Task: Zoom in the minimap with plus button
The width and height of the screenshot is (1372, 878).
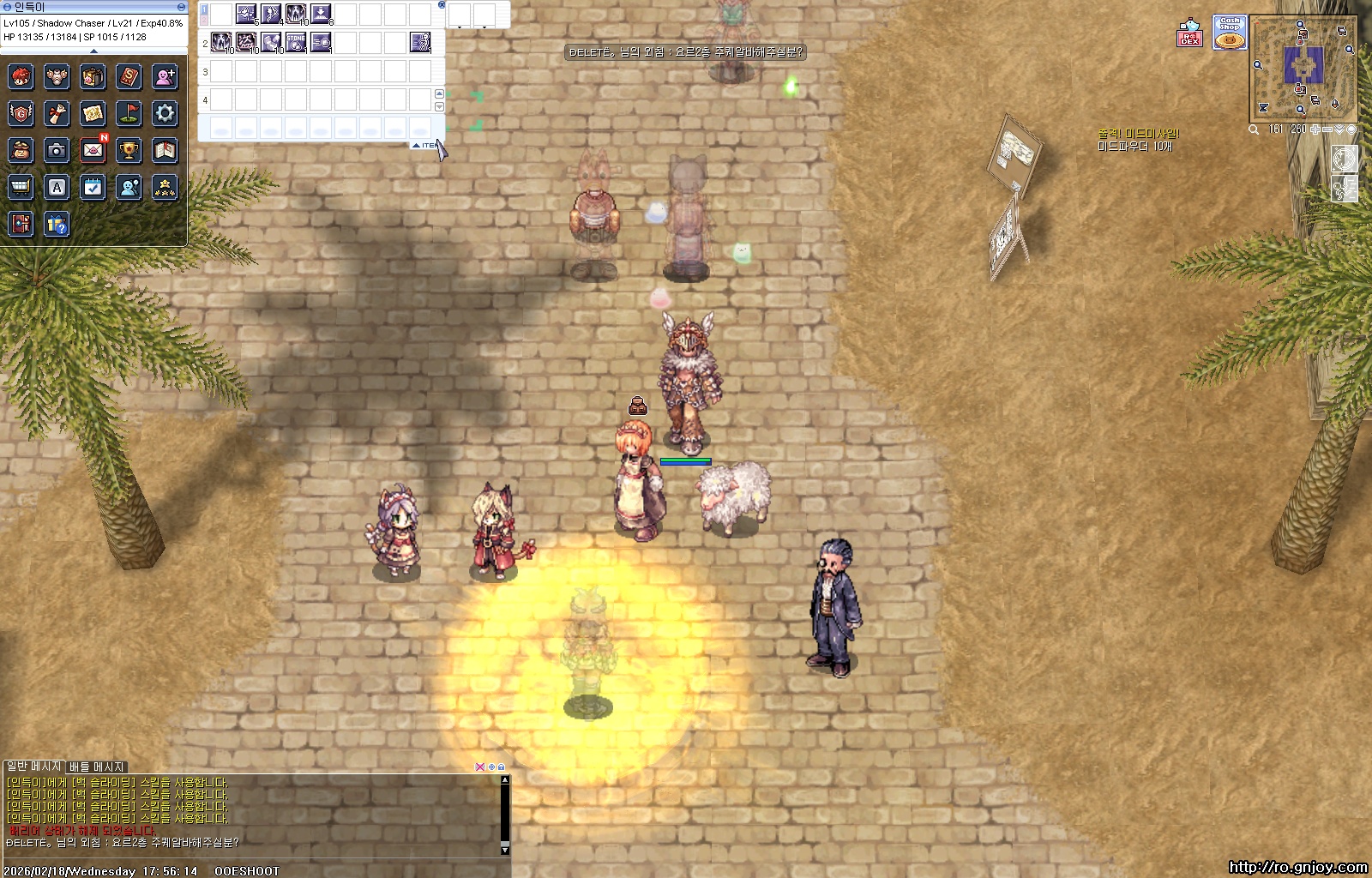Action: click(1315, 129)
